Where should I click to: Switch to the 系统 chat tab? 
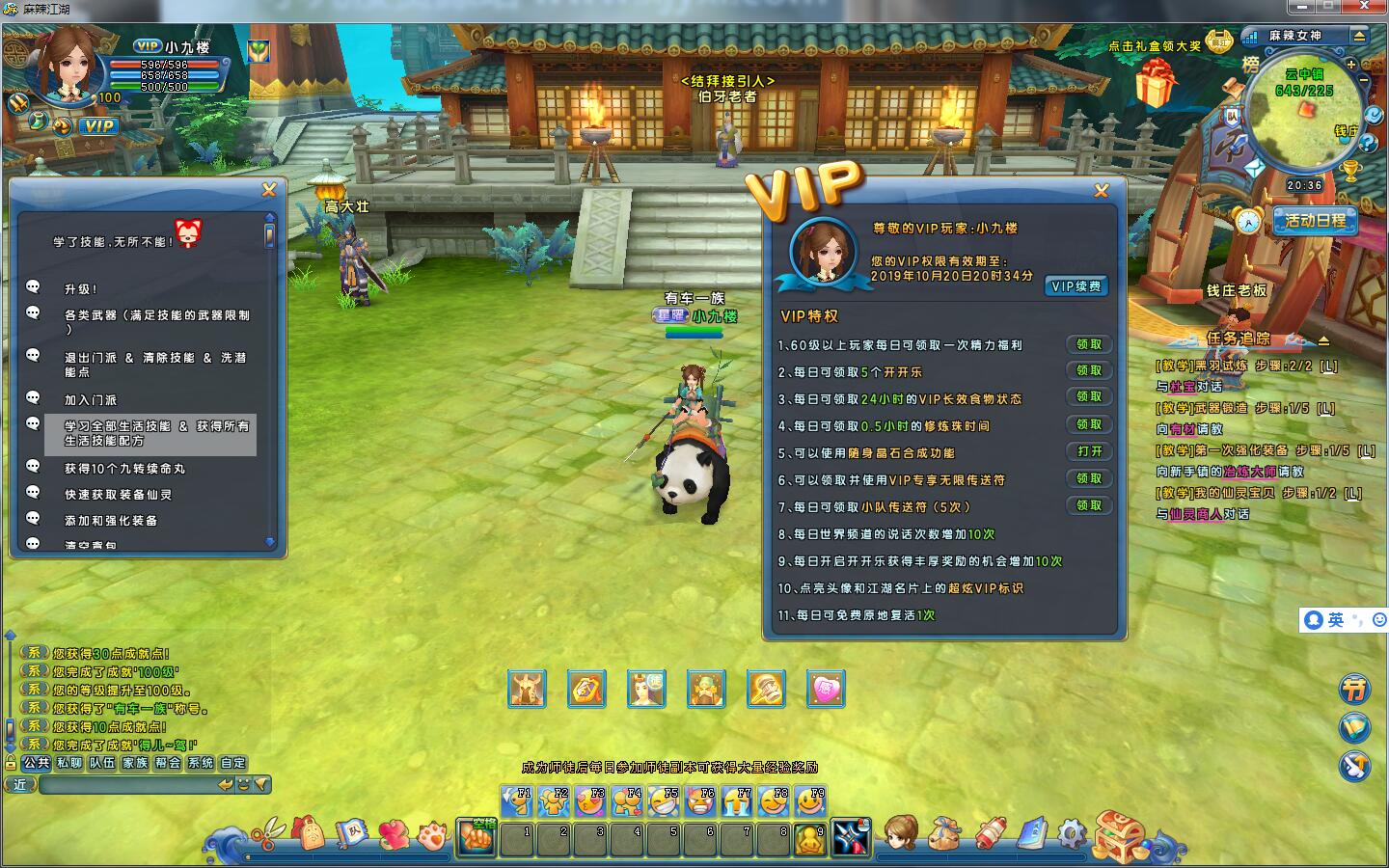coord(202,763)
